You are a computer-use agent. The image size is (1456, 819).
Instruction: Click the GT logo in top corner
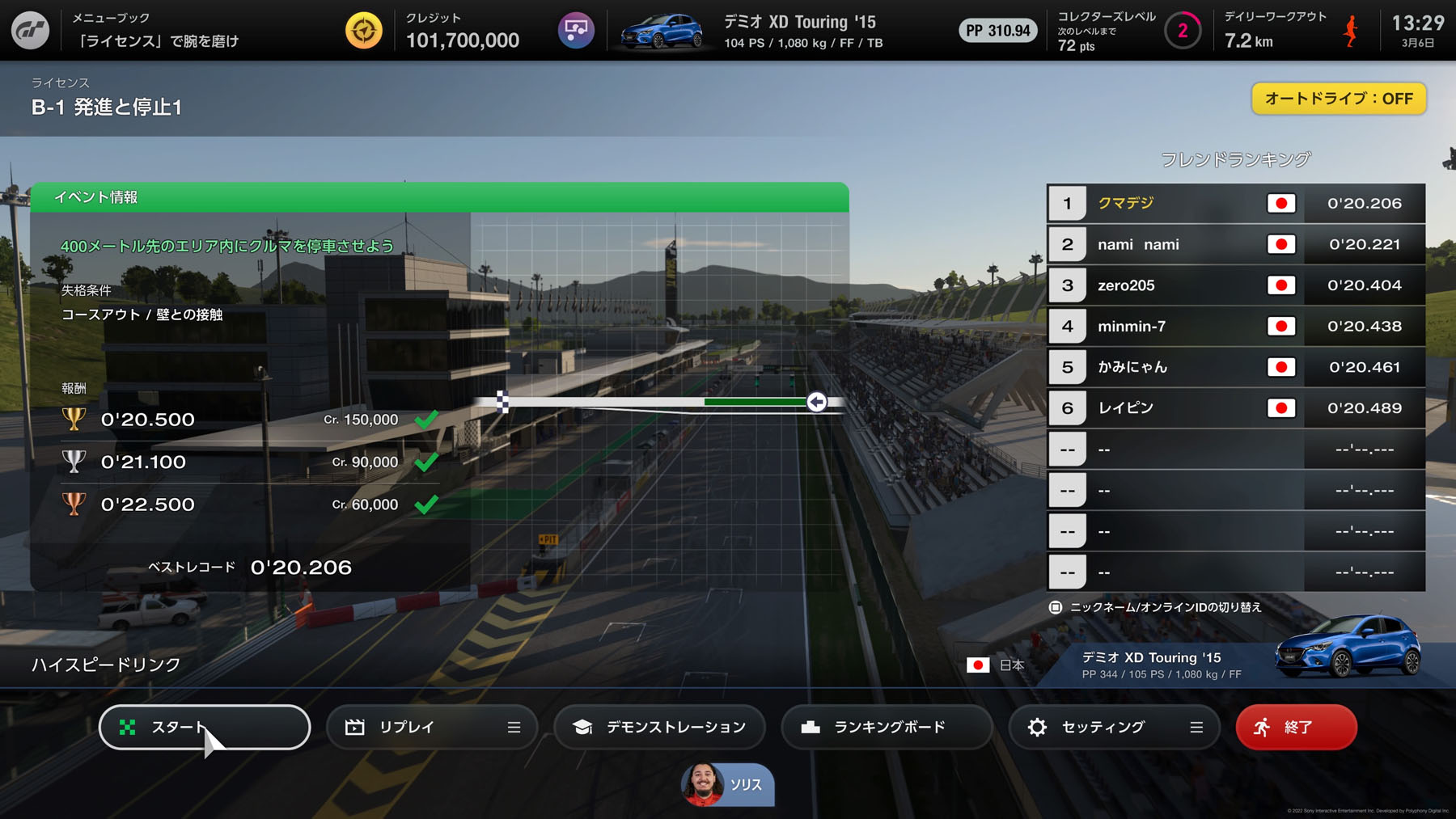click(x=31, y=31)
